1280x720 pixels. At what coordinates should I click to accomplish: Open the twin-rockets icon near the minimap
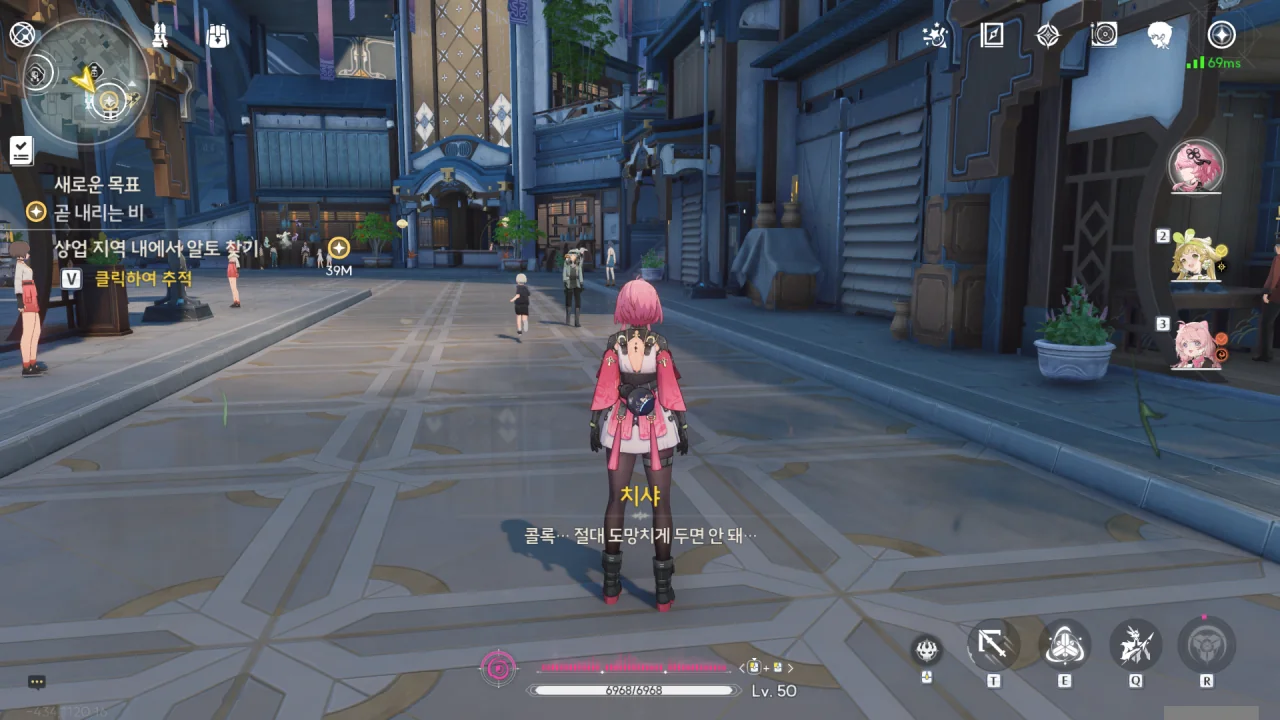[160, 36]
